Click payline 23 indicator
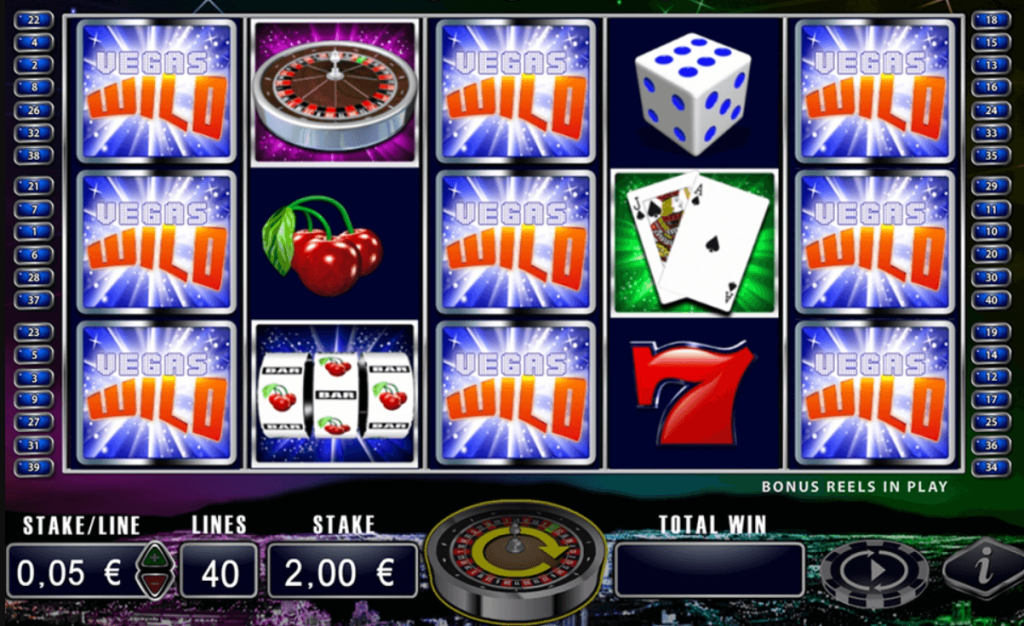1024x626 pixels. pos(34,333)
